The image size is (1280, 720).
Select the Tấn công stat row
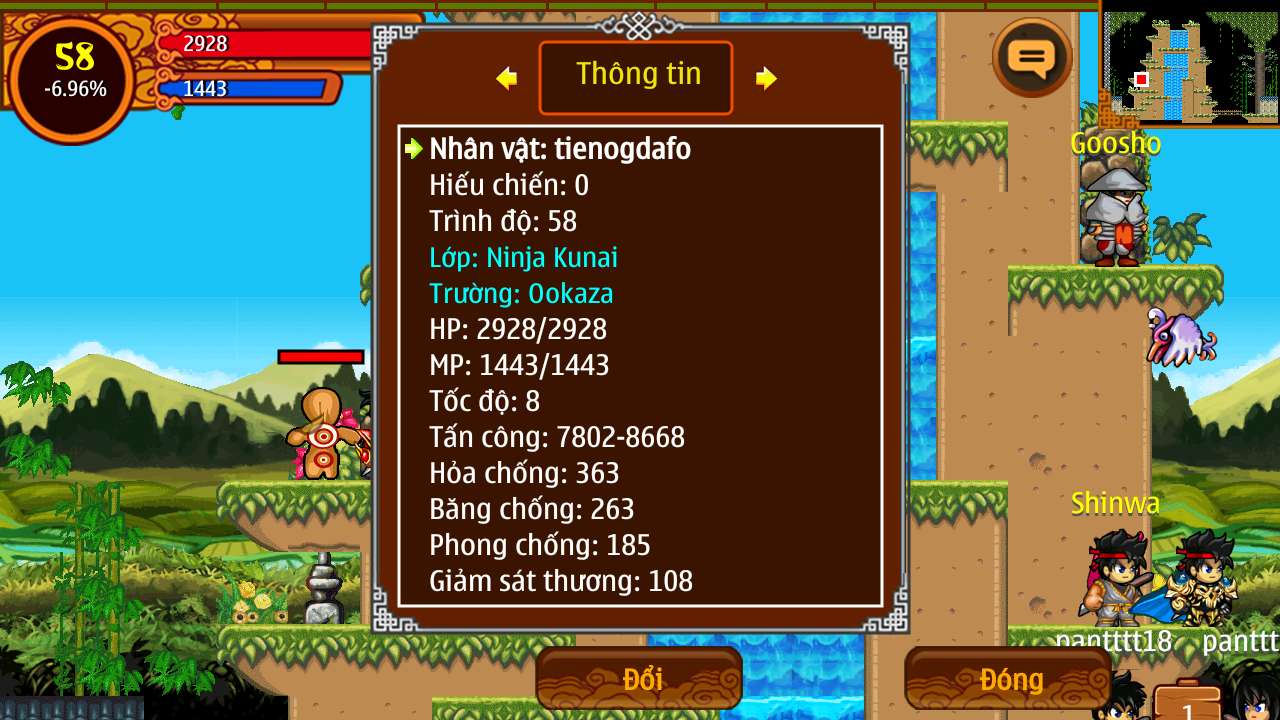(x=557, y=437)
